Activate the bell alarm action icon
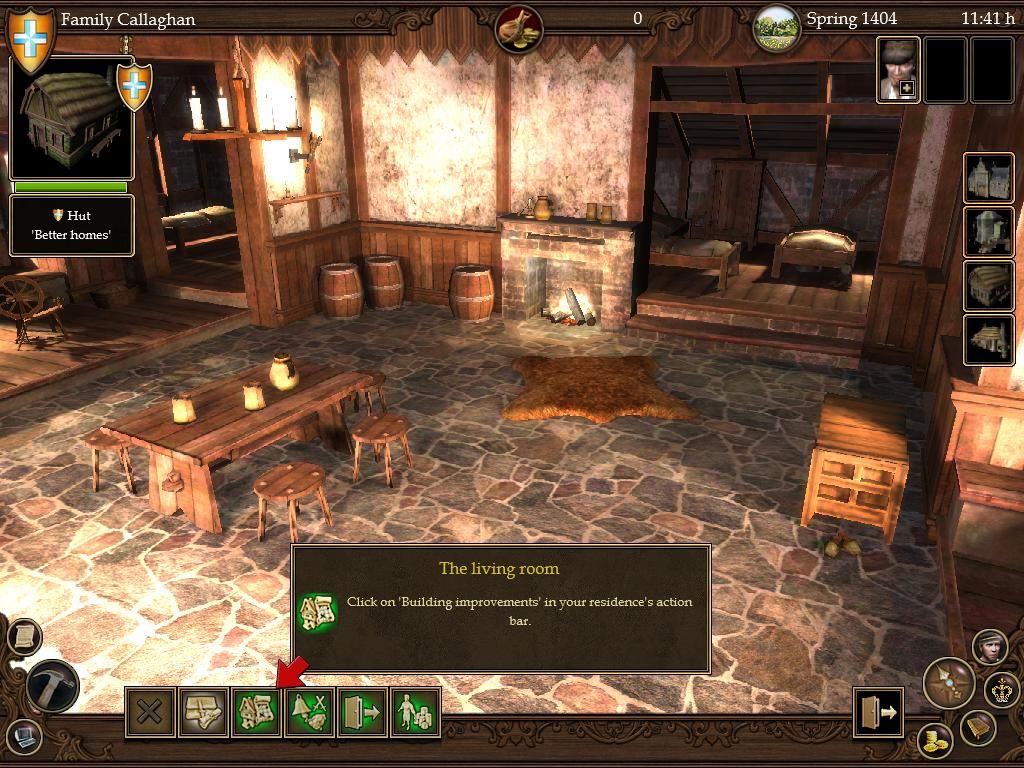 [x=310, y=712]
